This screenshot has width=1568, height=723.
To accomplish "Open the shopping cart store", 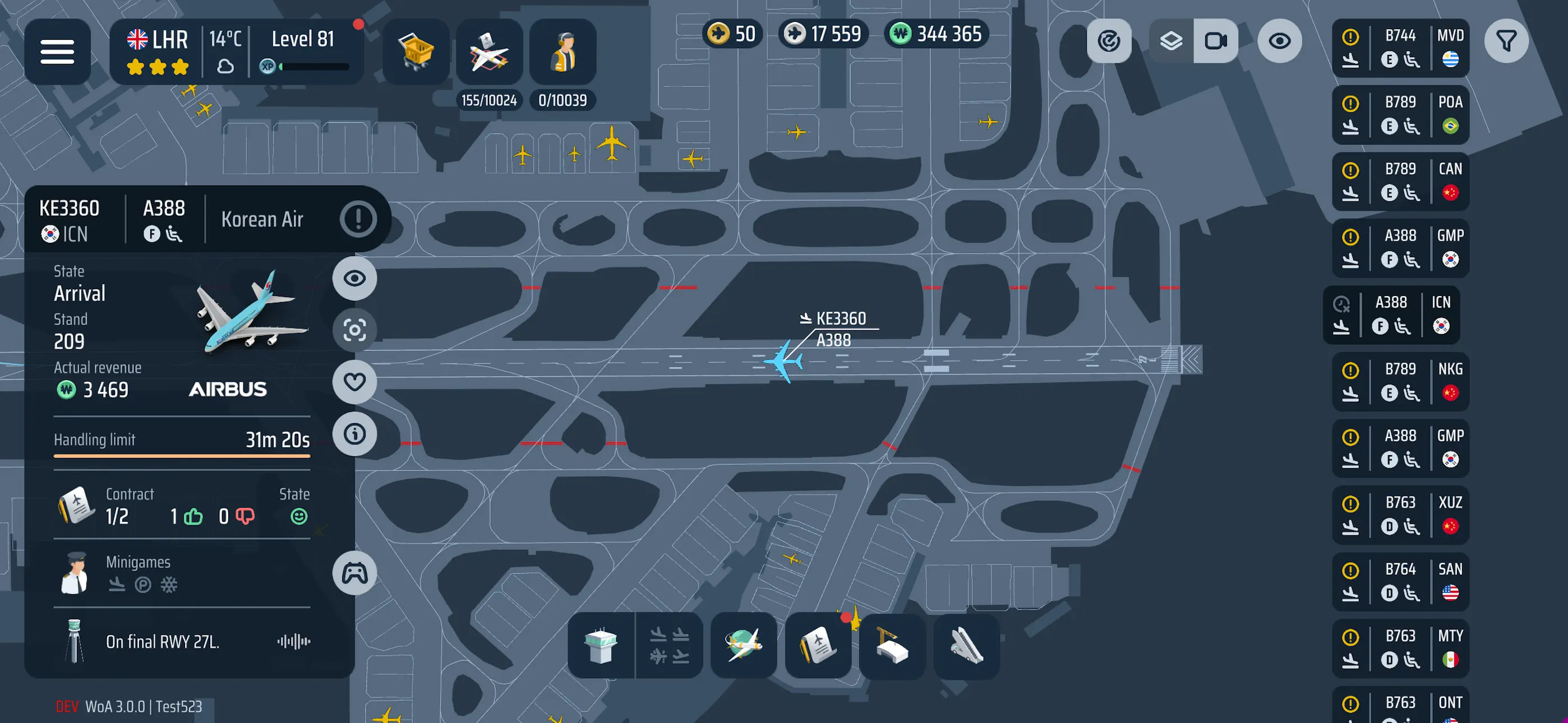I will [x=416, y=51].
